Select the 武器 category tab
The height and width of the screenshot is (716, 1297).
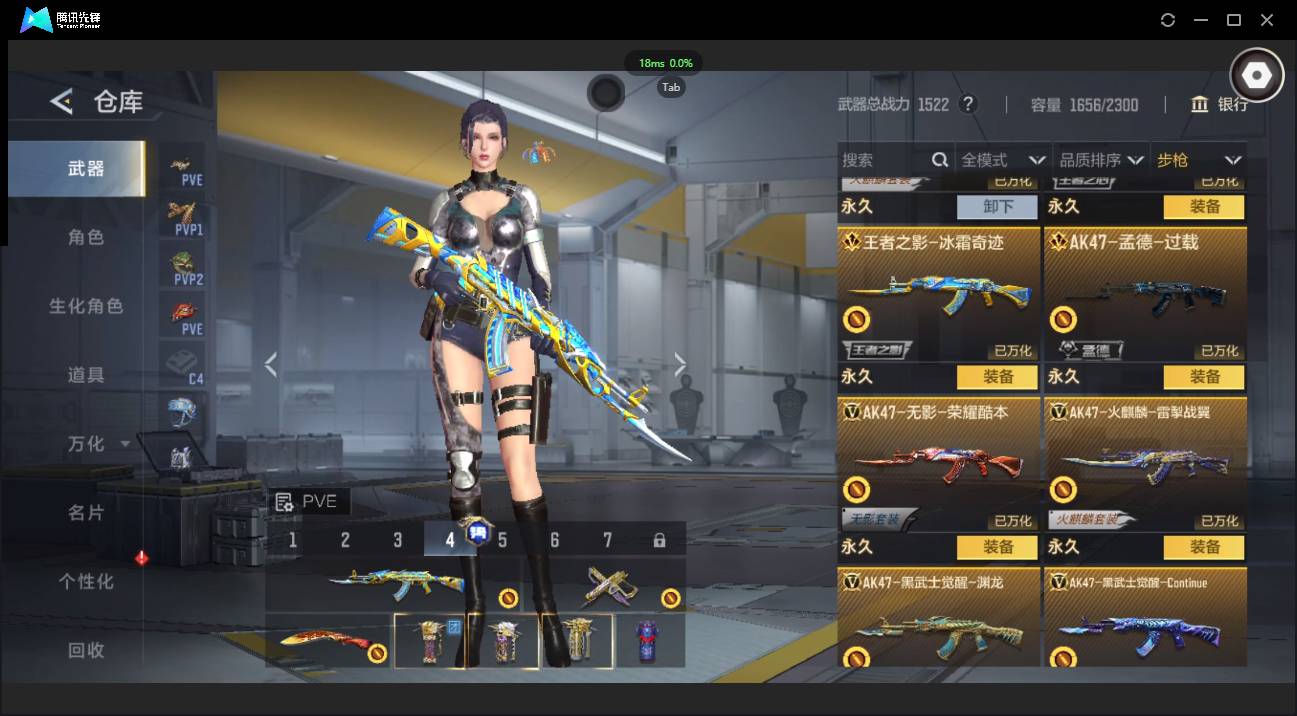(86, 169)
